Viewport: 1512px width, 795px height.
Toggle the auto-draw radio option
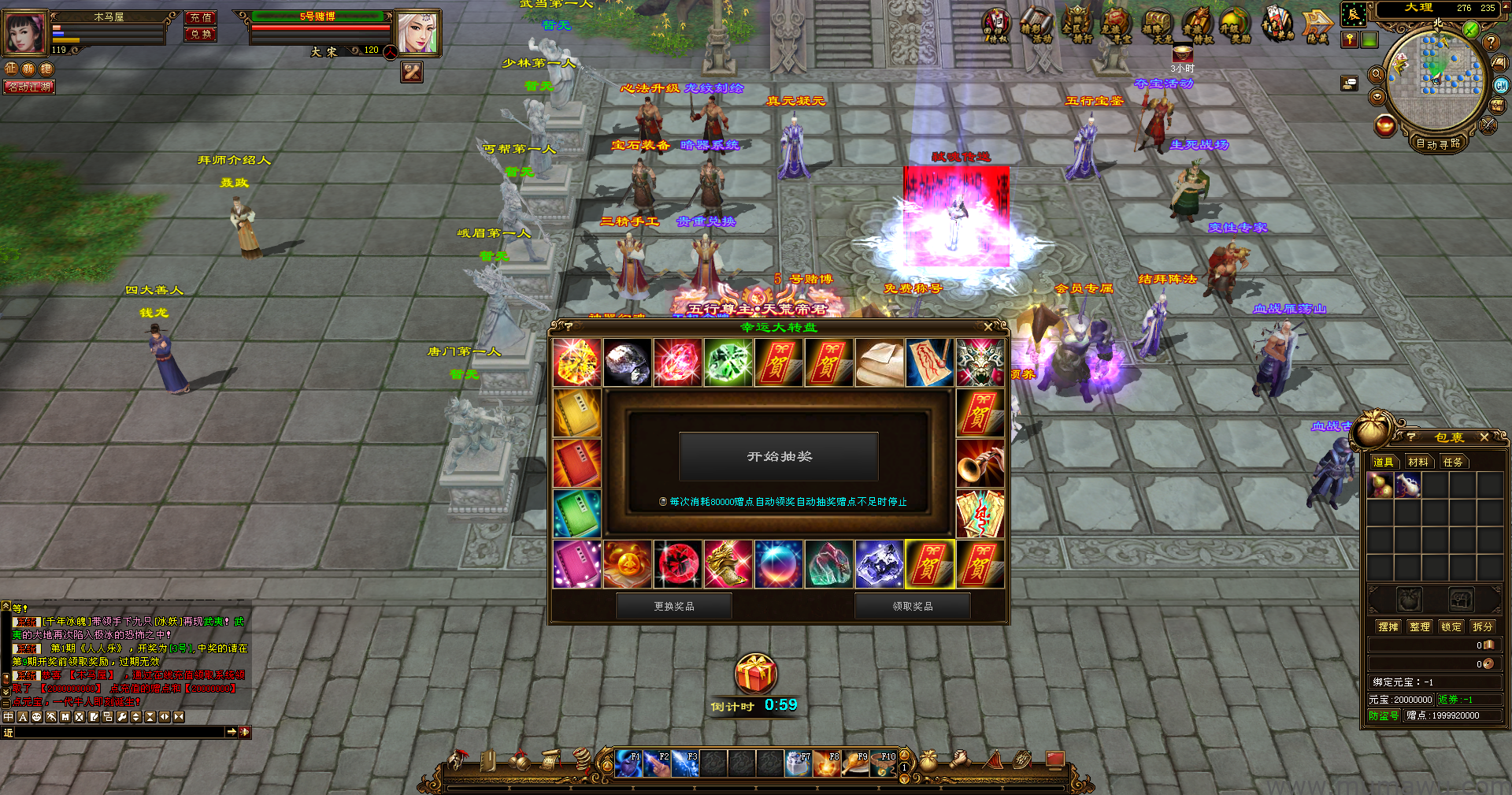pyautogui.click(x=663, y=502)
